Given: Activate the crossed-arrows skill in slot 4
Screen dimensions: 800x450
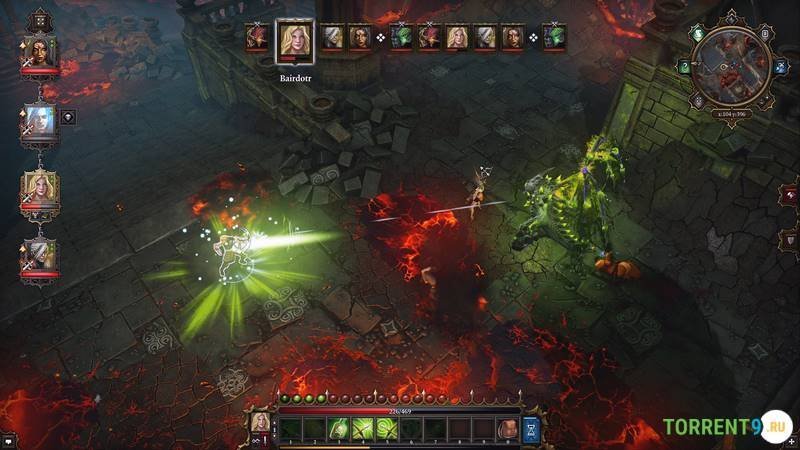Looking at the screenshot, I should [362, 429].
